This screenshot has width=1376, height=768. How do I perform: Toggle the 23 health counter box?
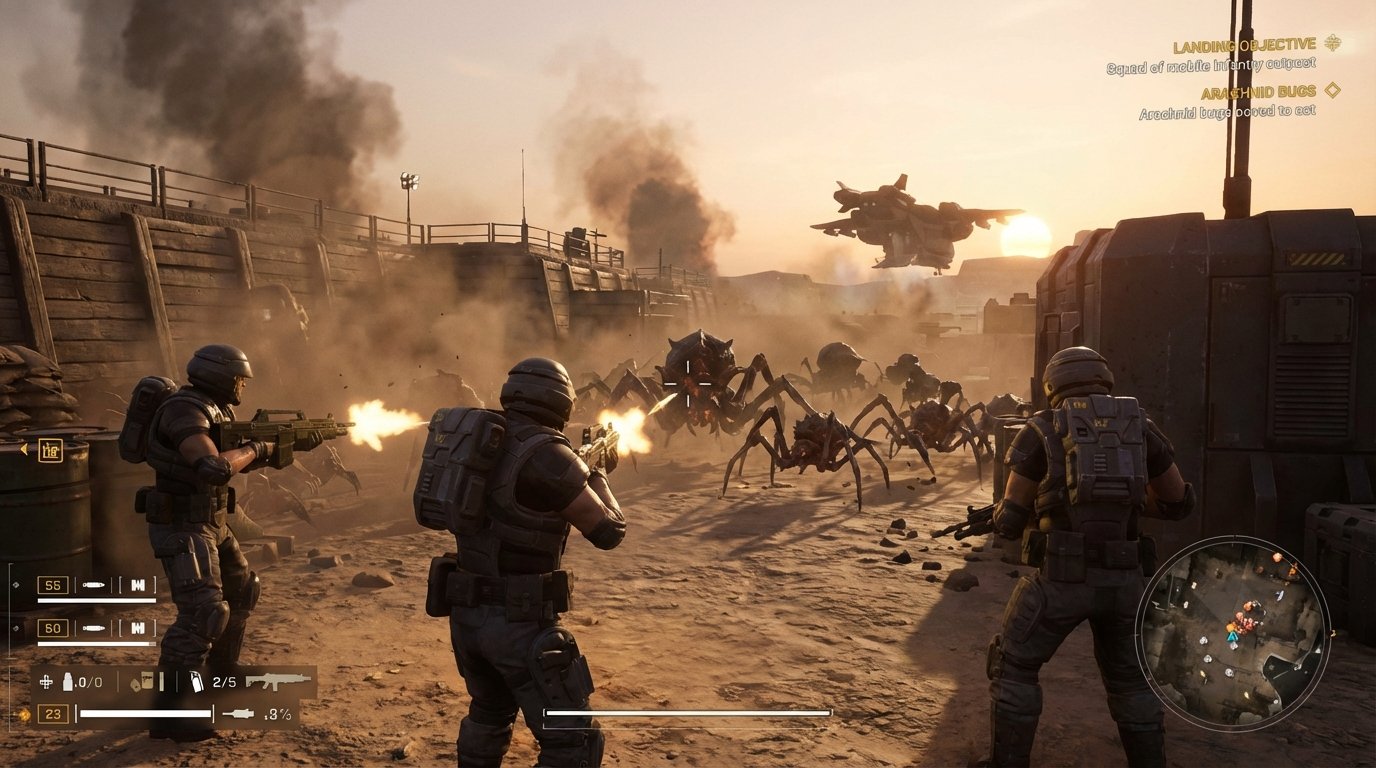coord(55,713)
